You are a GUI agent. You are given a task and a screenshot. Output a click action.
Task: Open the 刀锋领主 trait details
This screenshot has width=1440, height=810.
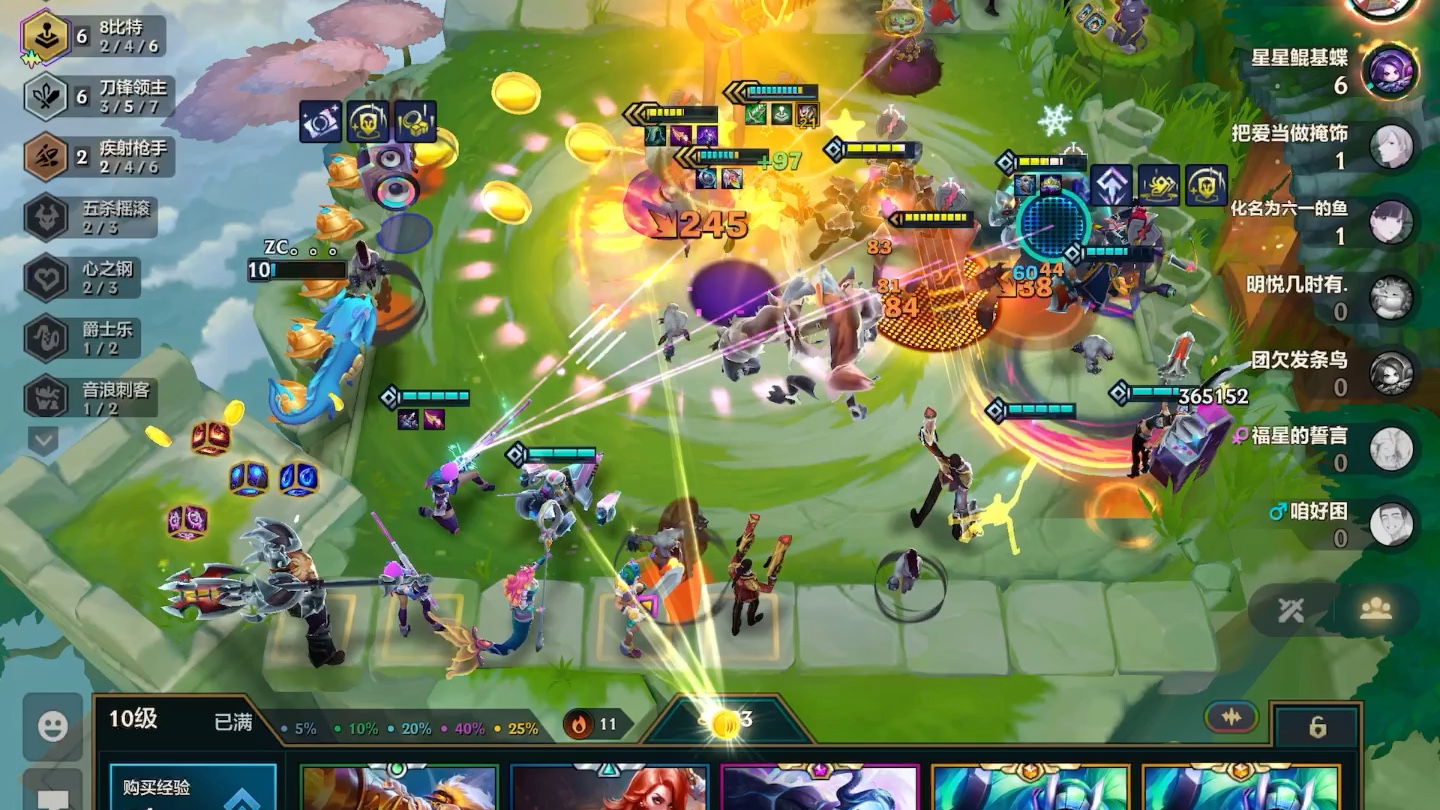(95, 97)
